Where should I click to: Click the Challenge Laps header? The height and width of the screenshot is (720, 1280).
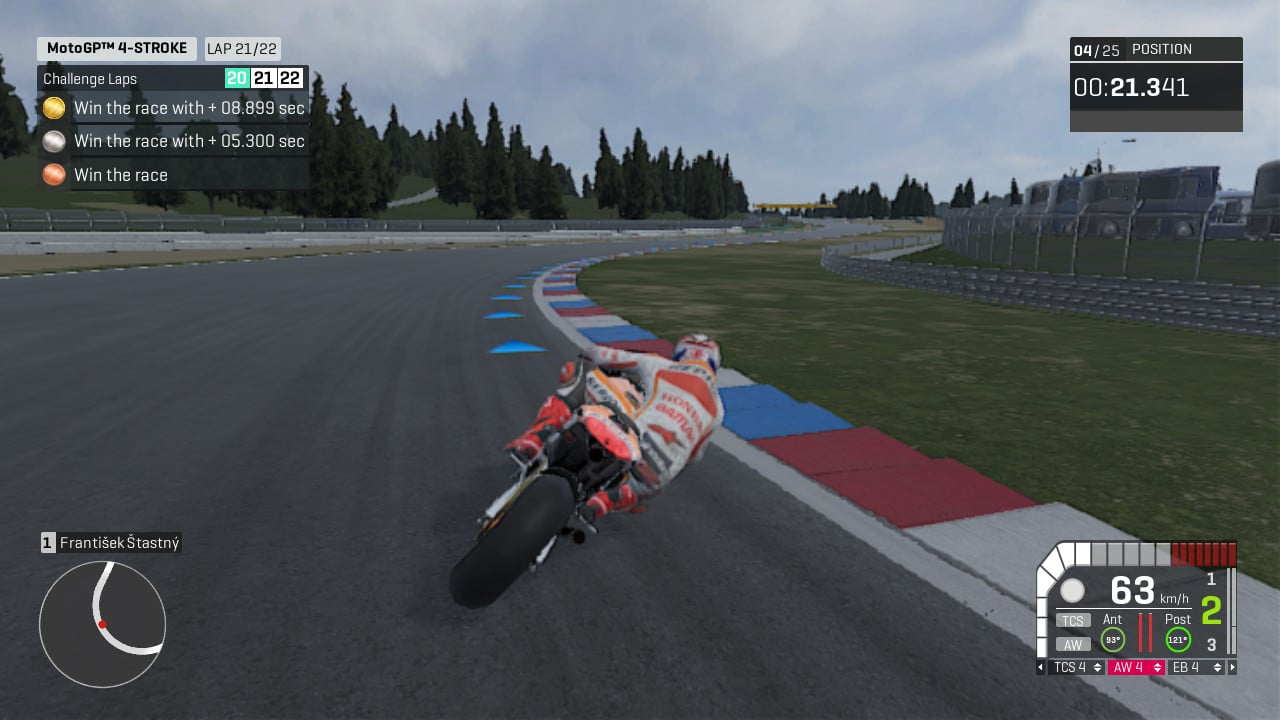pos(89,78)
